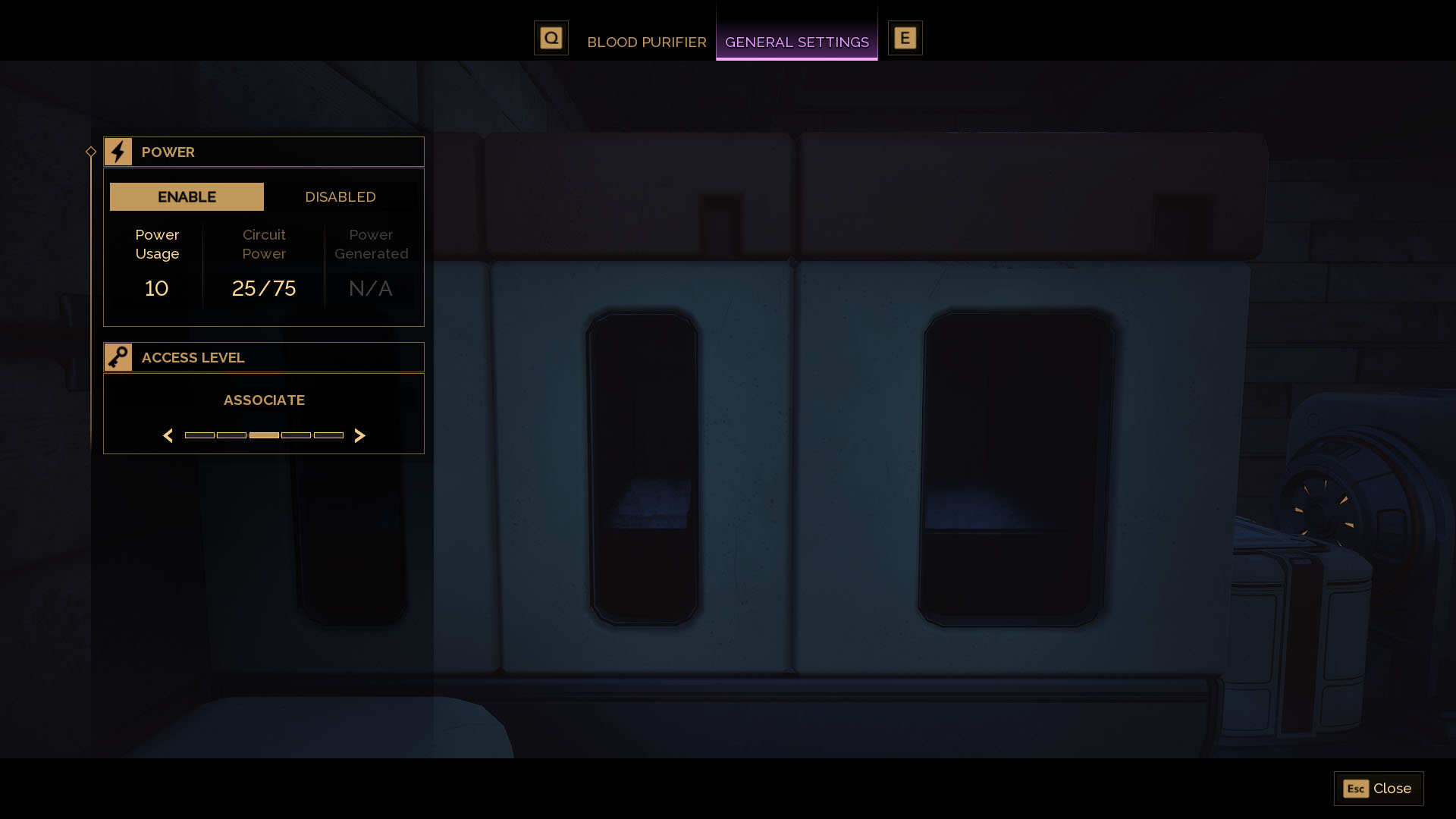Click the lightning bolt Power panel icon
The height and width of the screenshot is (819, 1456).
coord(118,151)
